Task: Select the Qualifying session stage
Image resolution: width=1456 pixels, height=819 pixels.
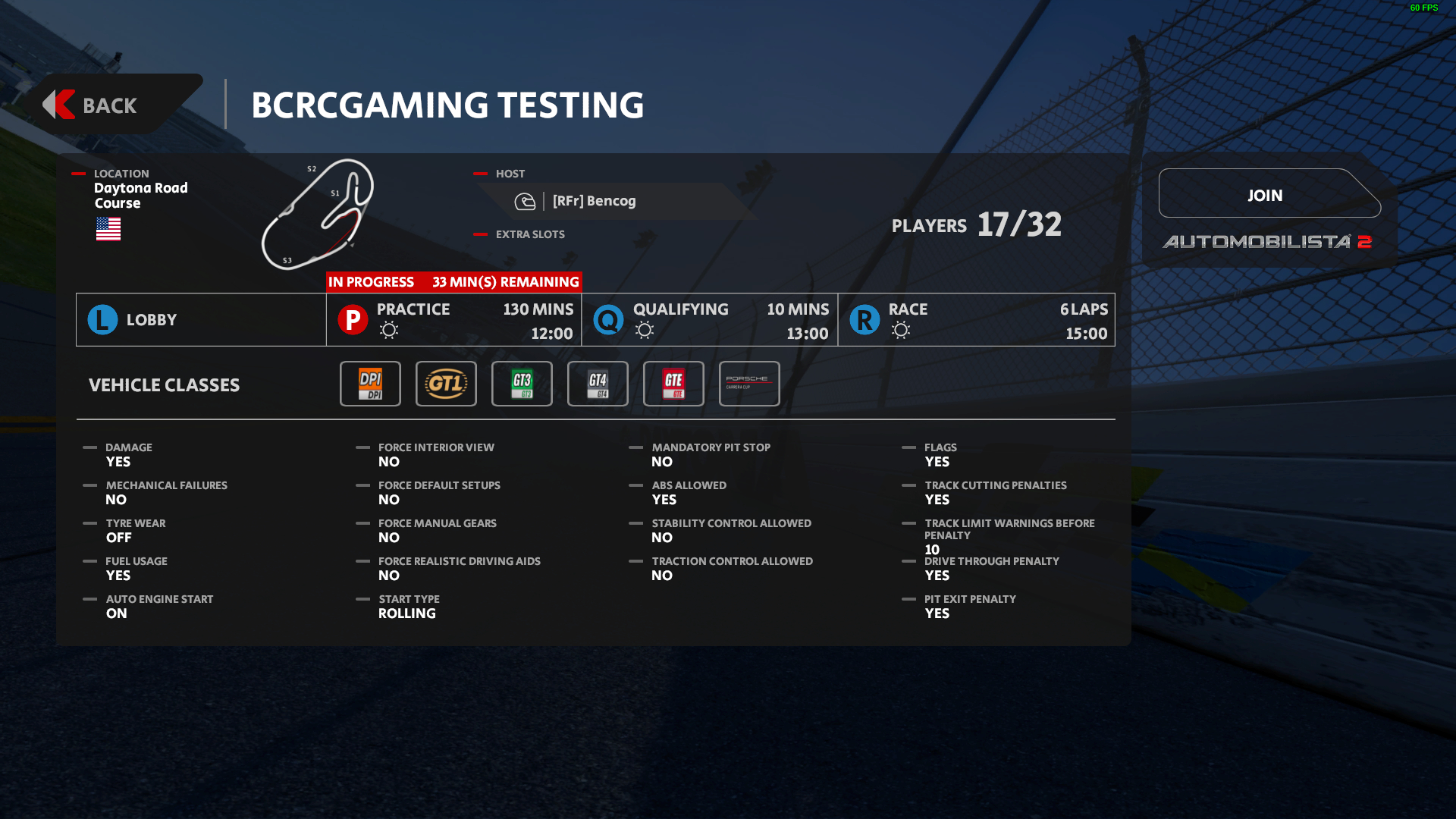Action: tap(710, 320)
